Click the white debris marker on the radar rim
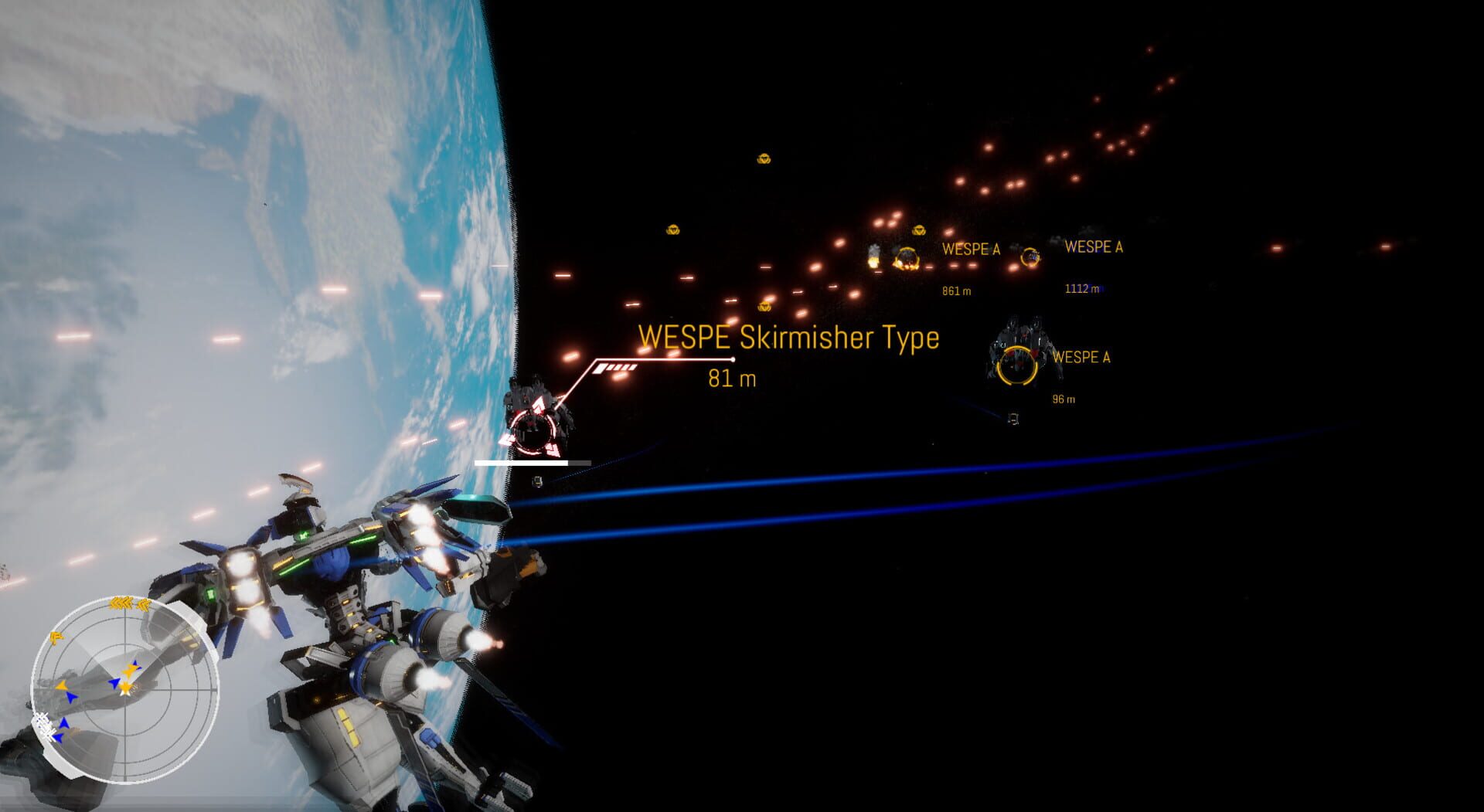The height and width of the screenshot is (812, 1484). 43,723
